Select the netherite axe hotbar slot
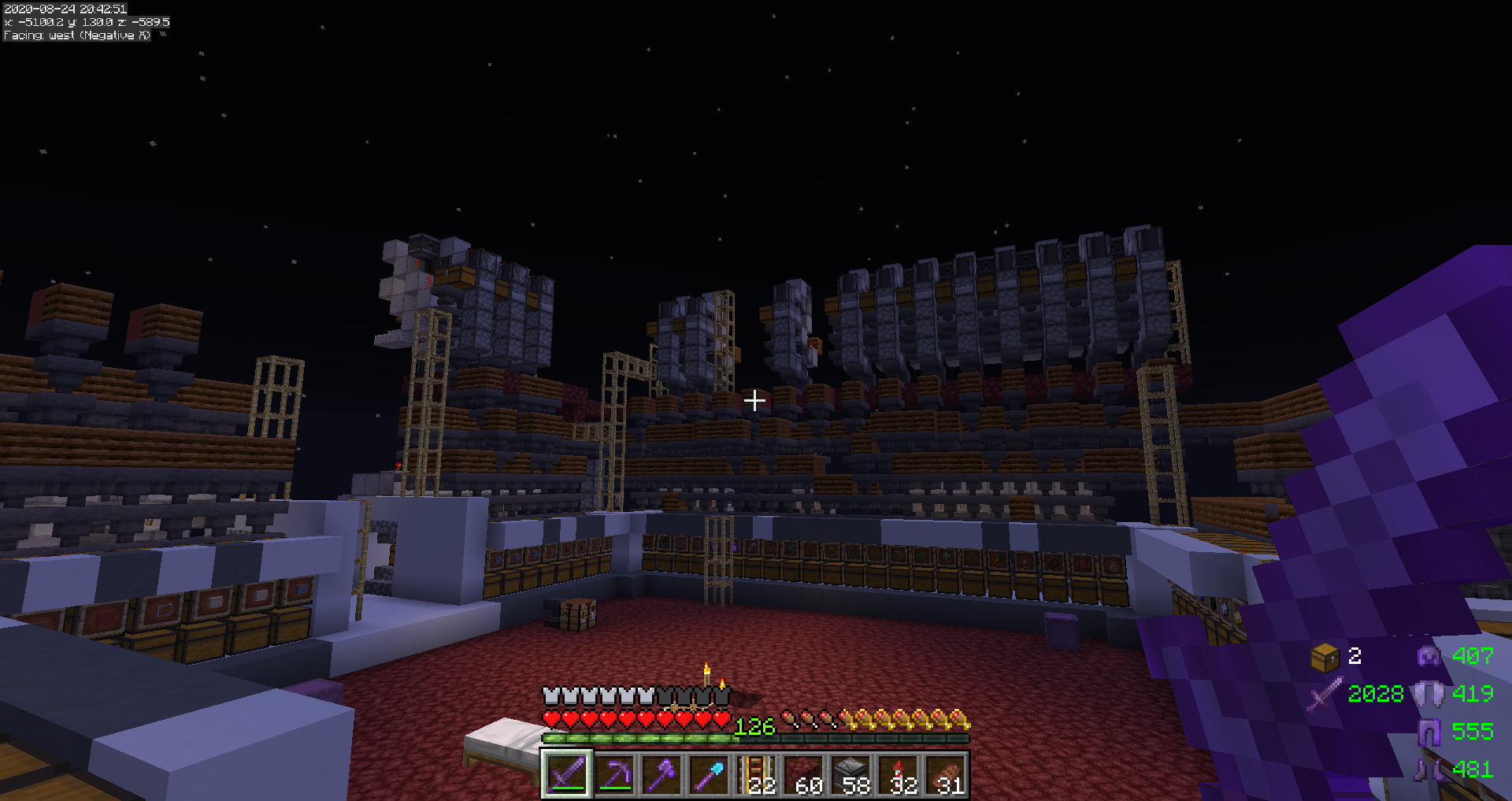Image resolution: width=1512 pixels, height=801 pixels. pyautogui.click(x=661, y=774)
